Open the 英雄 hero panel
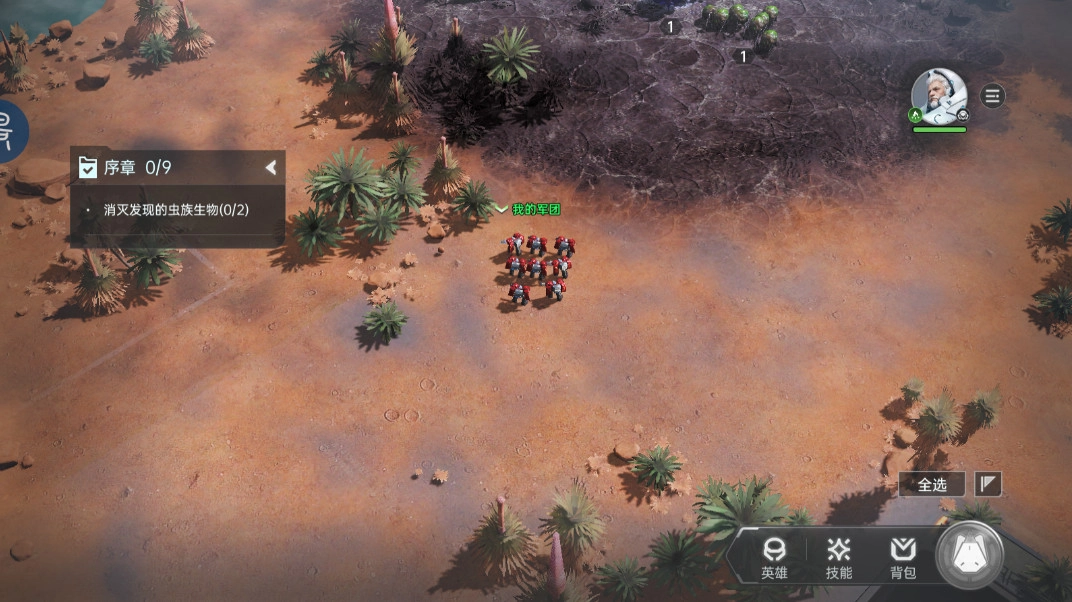The width and height of the screenshot is (1072, 602). (773, 558)
